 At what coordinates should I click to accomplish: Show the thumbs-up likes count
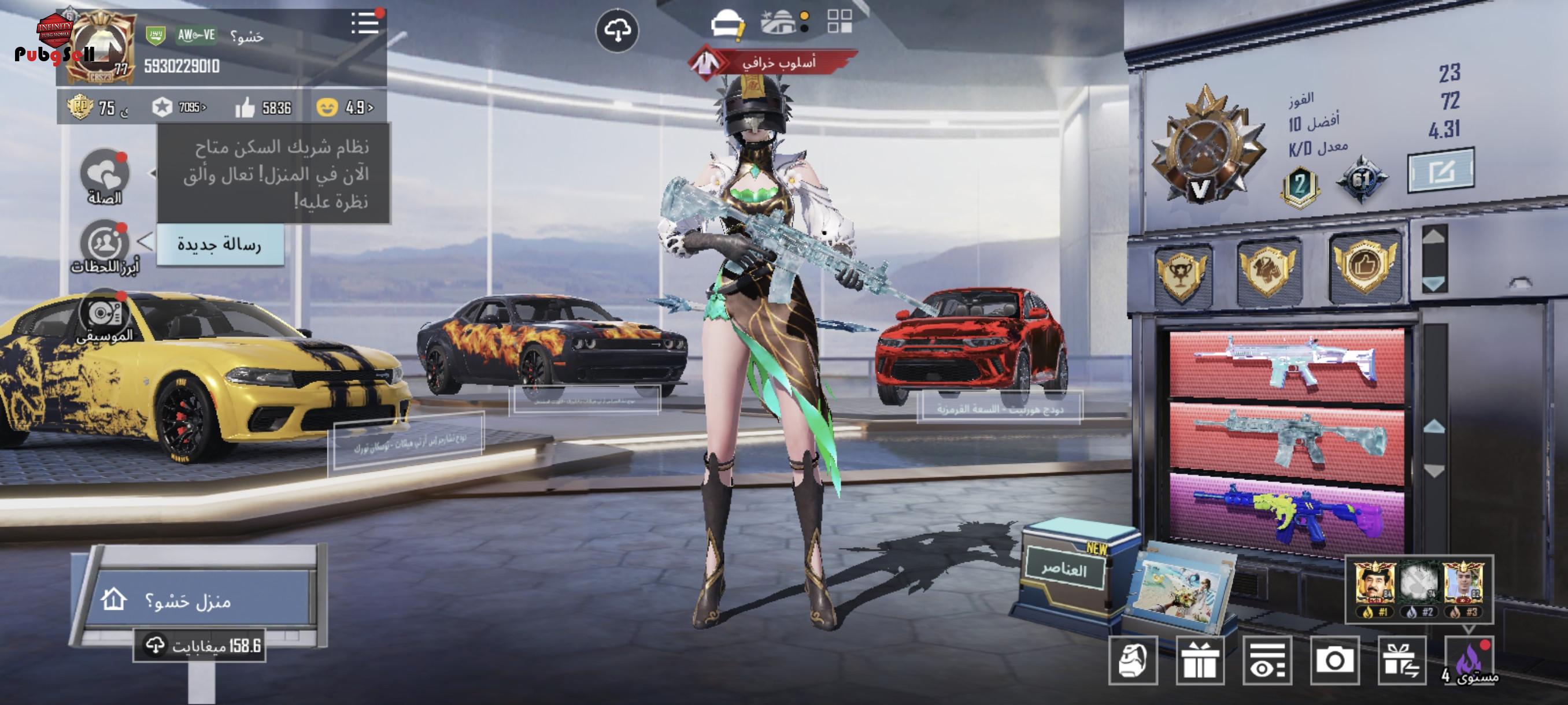point(264,107)
